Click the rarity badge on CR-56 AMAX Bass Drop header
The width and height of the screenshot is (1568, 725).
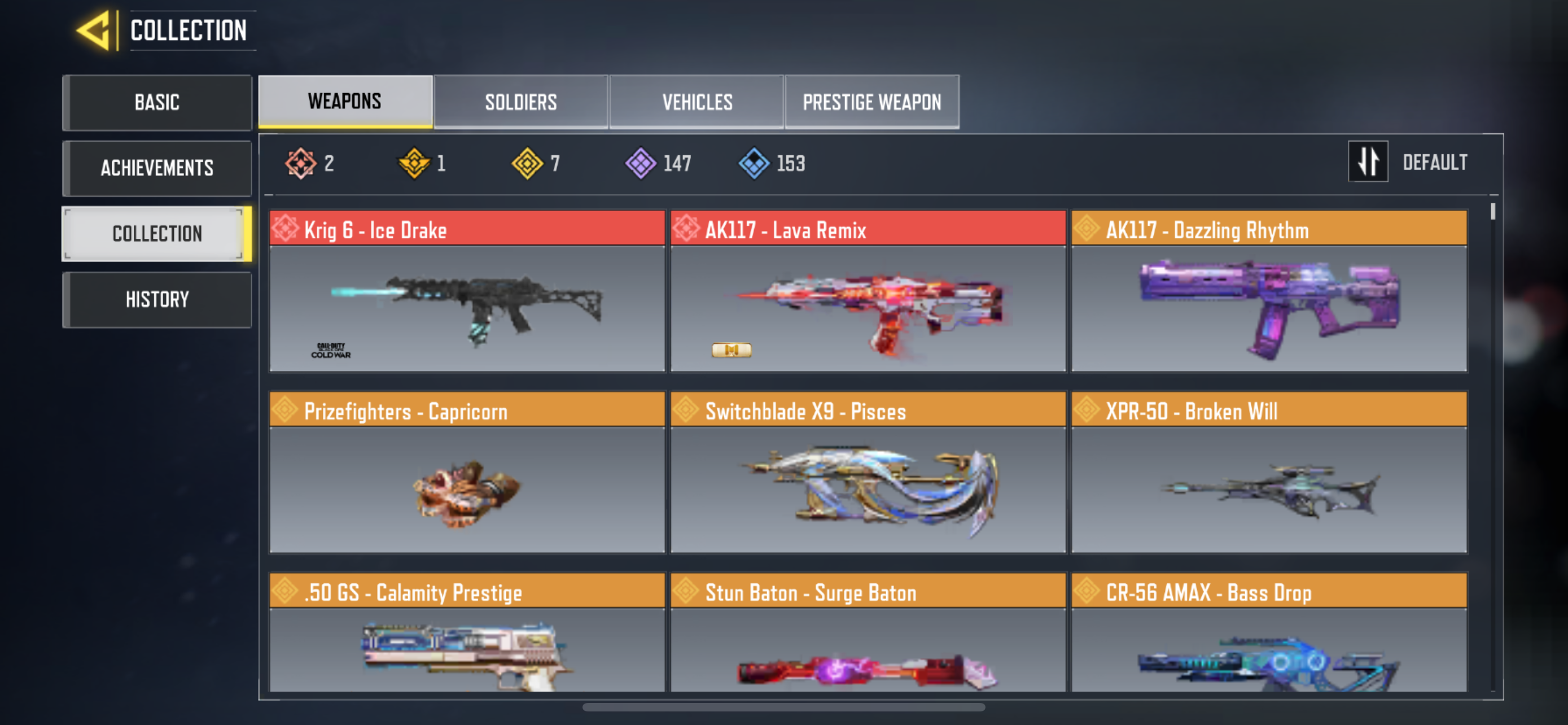pyautogui.click(x=1087, y=591)
